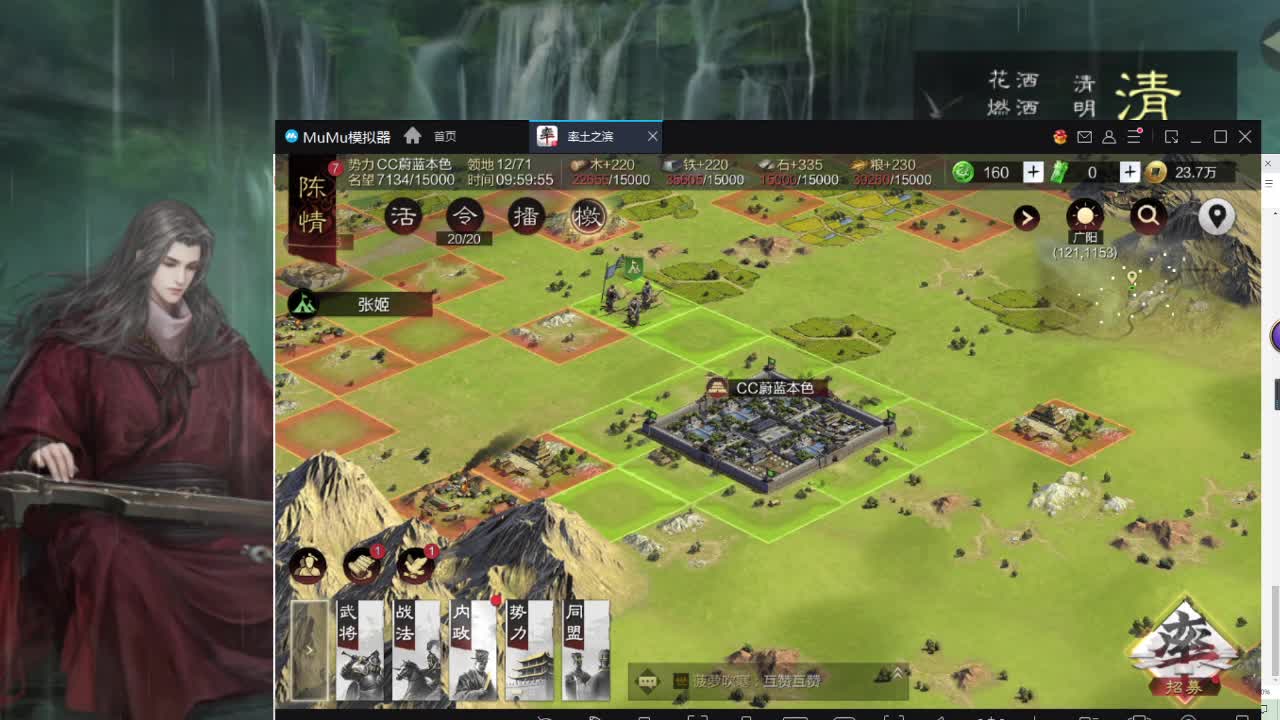Expand the collapsed bottom menu arrow

[x=311, y=649]
